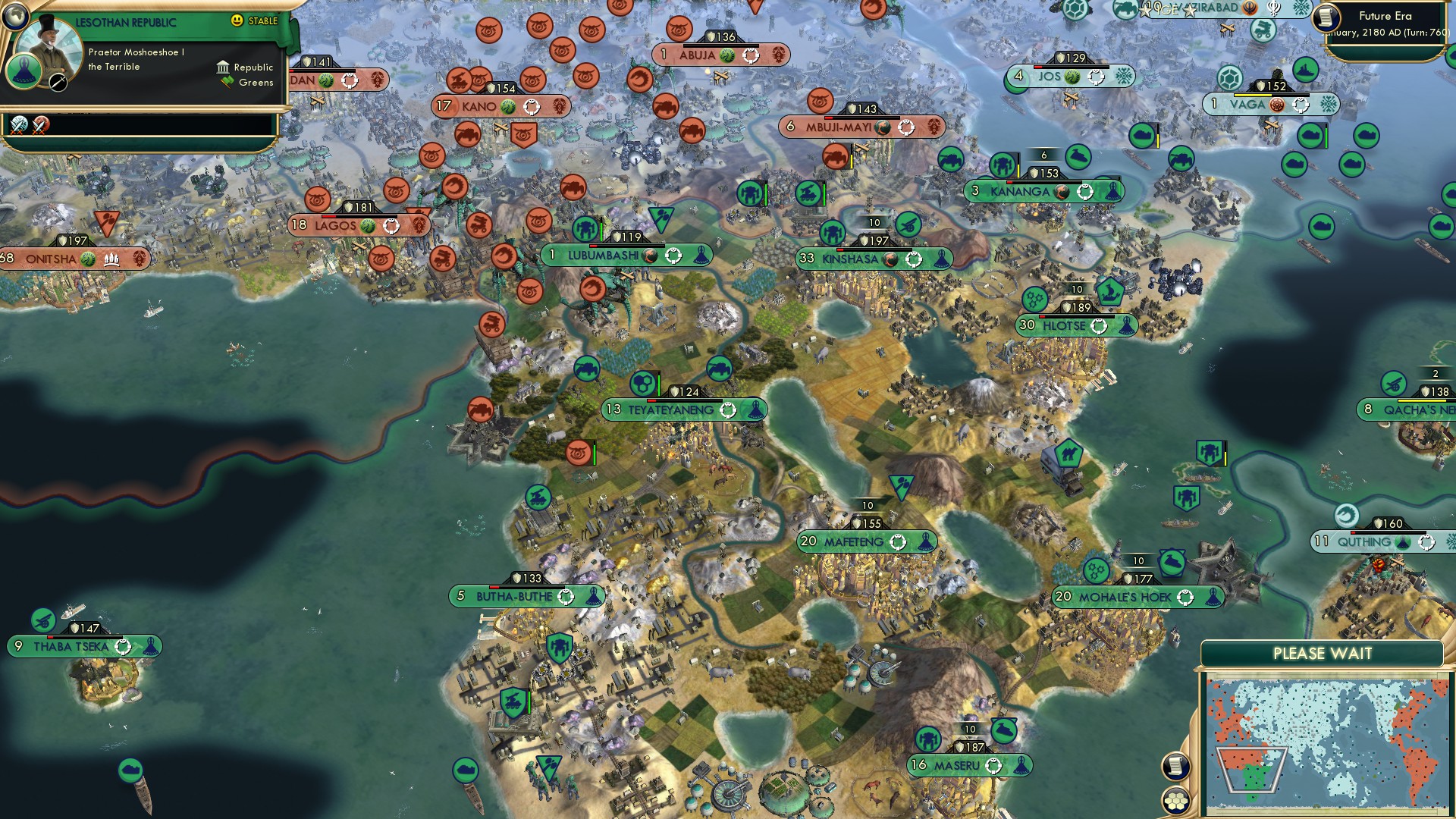The height and width of the screenshot is (819, 1456).
Task: Select the Lesothan civilization emblem beside the leader portrait
Action: pos(23,72)
